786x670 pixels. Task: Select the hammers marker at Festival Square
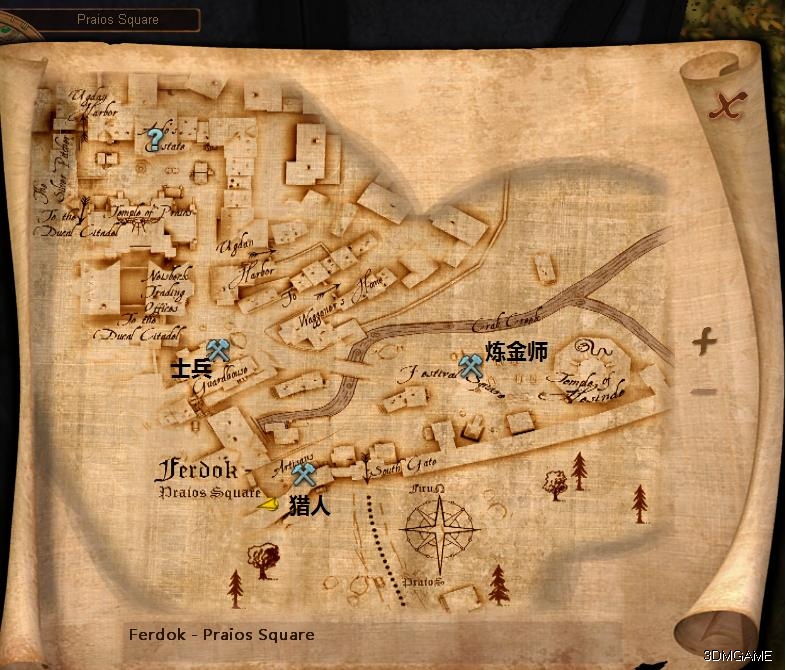pyautogui.click(x=471, y=366)
